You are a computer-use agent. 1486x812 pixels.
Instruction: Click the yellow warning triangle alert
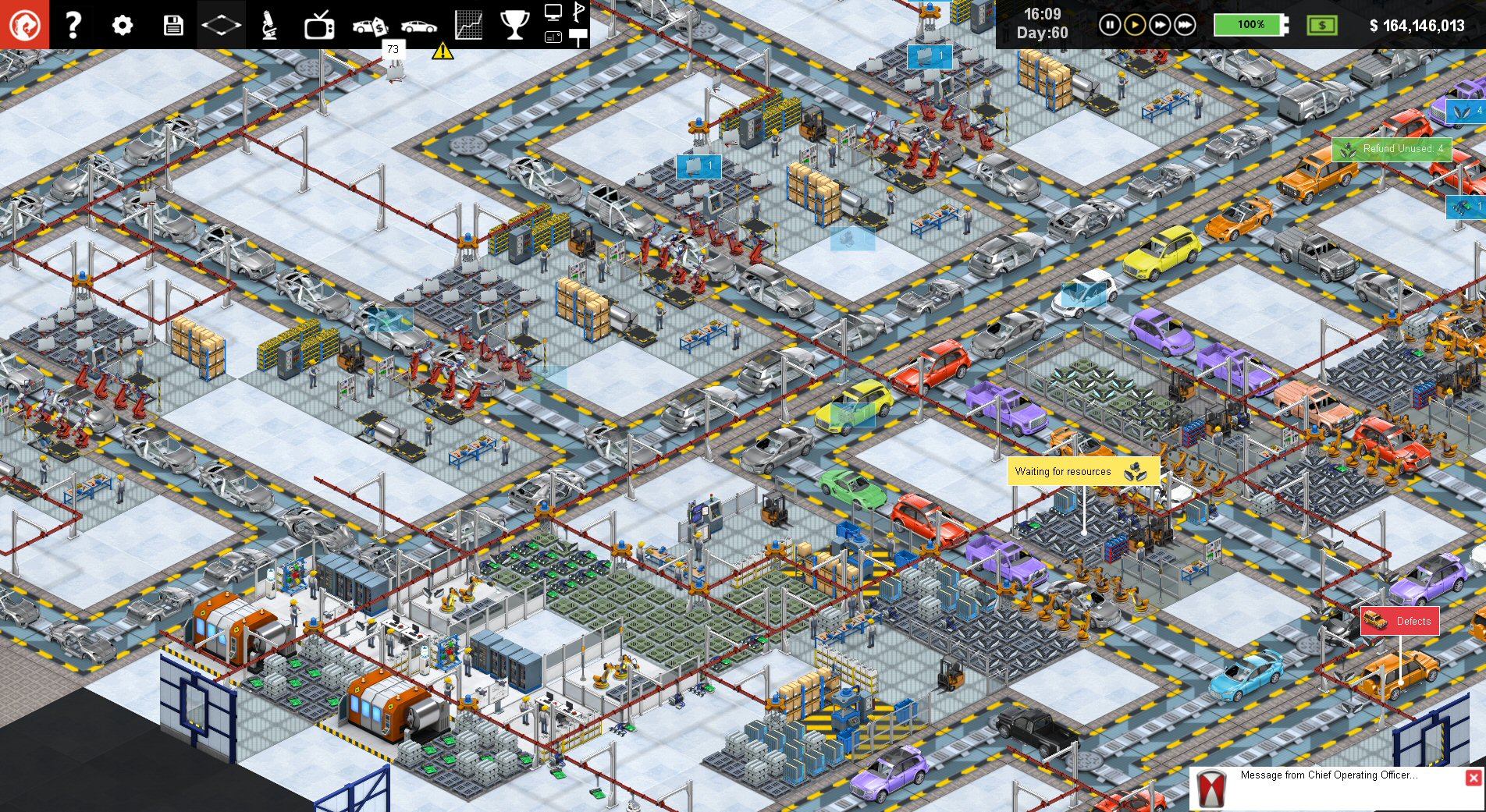pyautogui.click(x=443, y=51)
